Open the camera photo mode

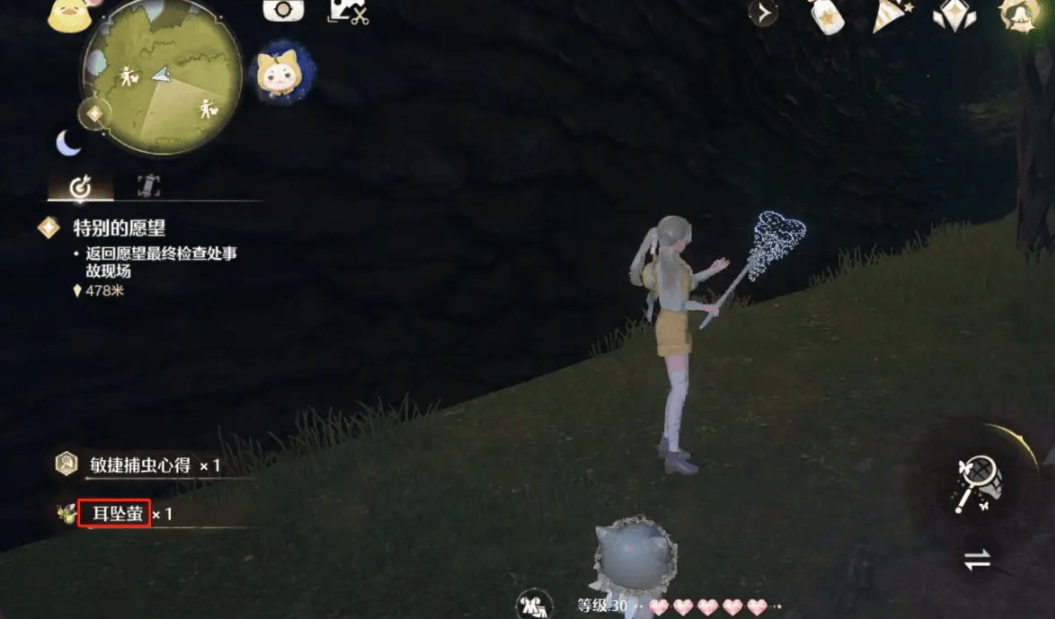[283, 10]
